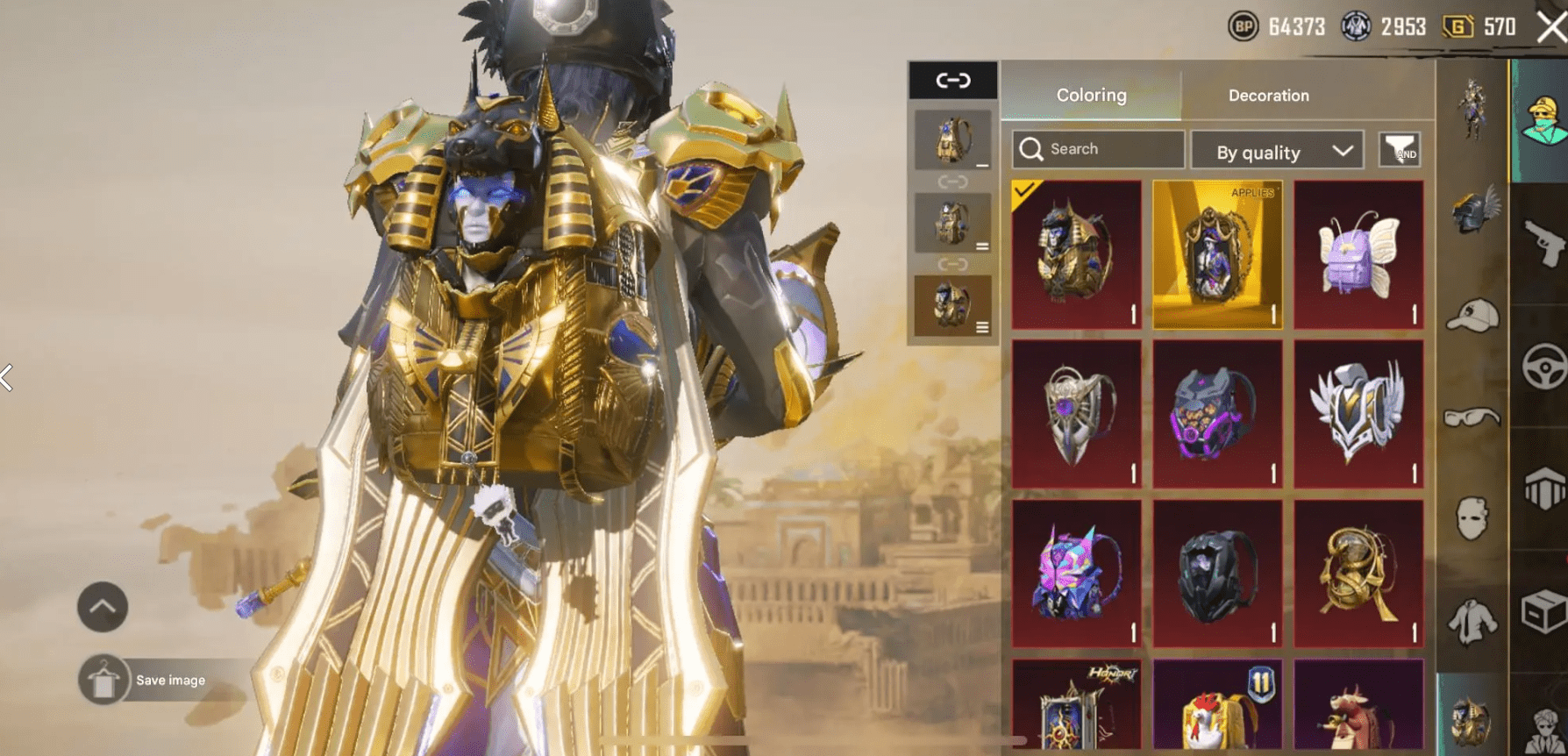Open the By quality sorting dropdown

coord(1276,150)
